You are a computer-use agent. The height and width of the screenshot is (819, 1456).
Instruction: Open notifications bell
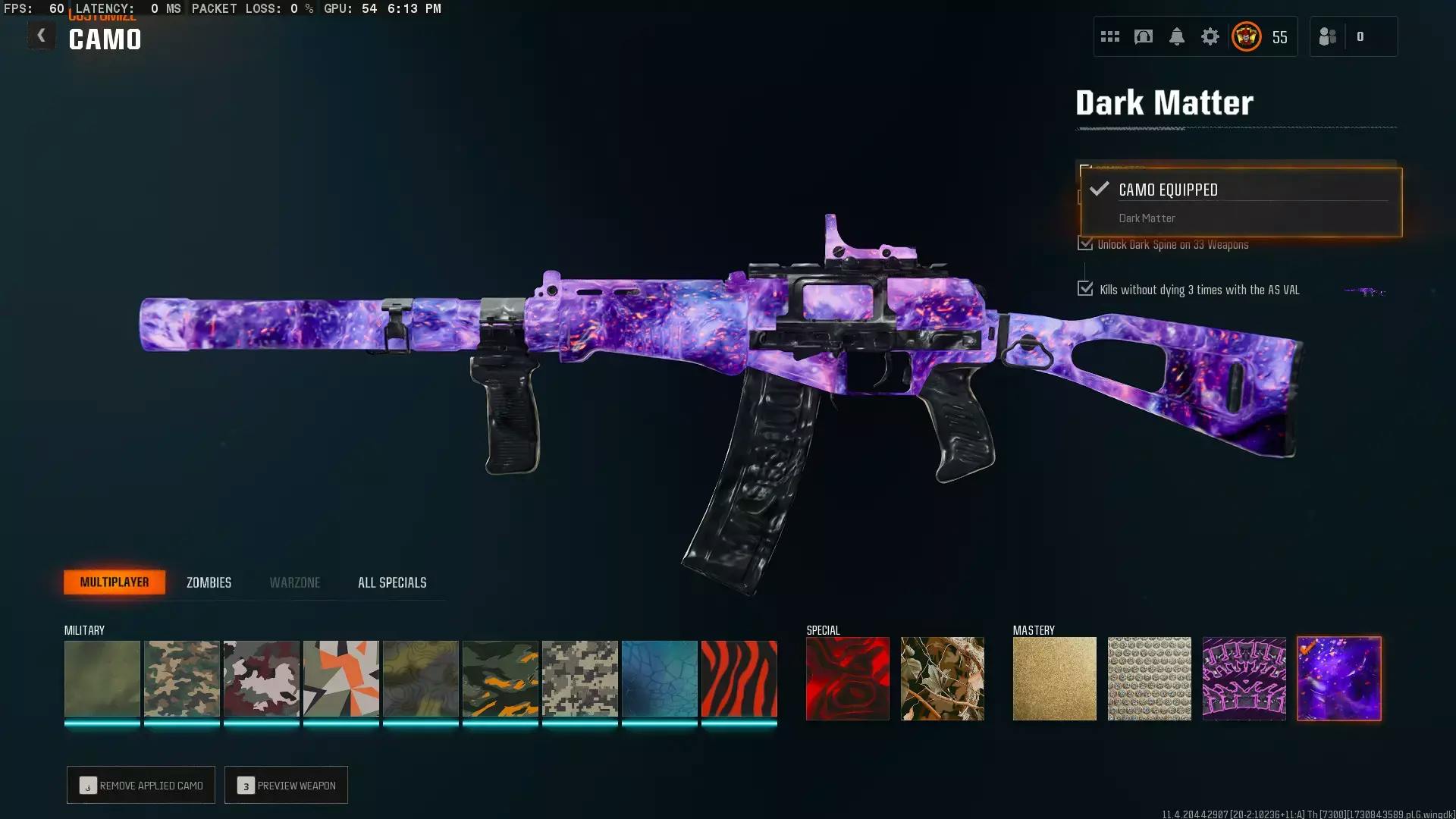[x=1176, y=36]
